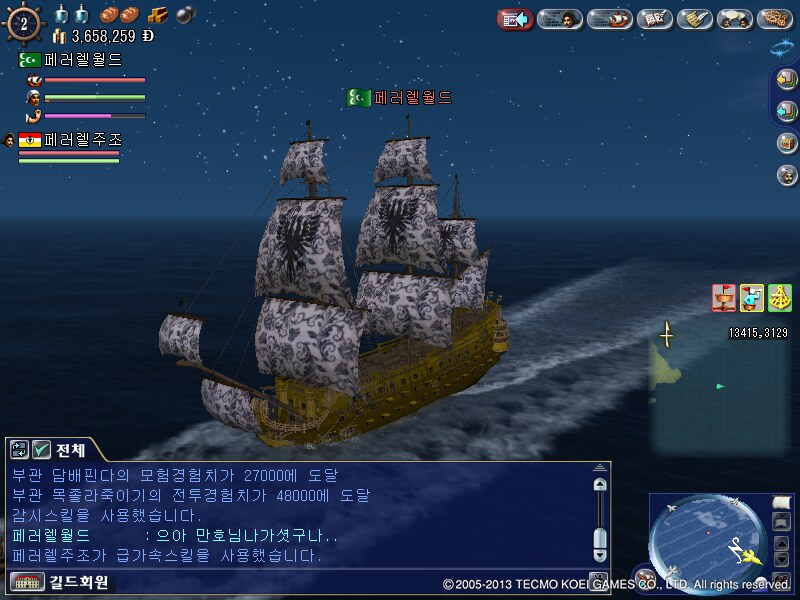800x600 pixels.
Task: Click the yellow arrow panel button
Action: pos(786,81)
